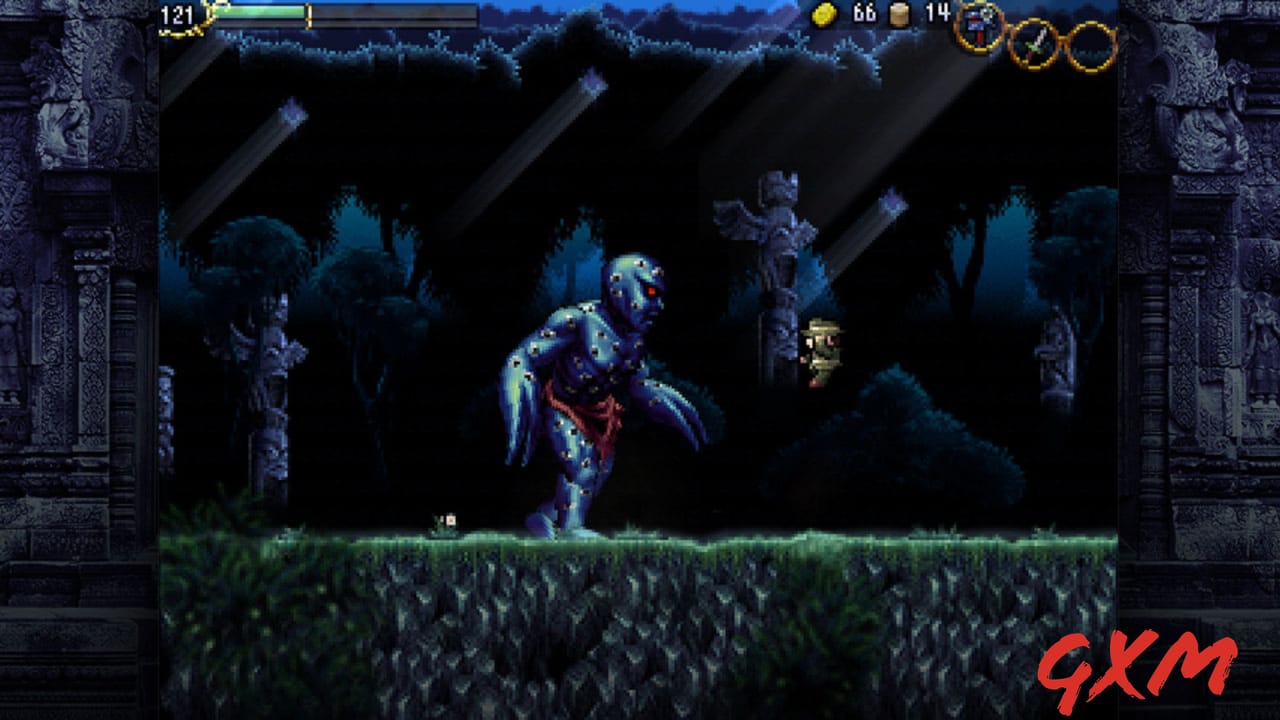Click the HP value 121 display
This screenshot has width=1280, height=720.
click(x=175, y=12)
